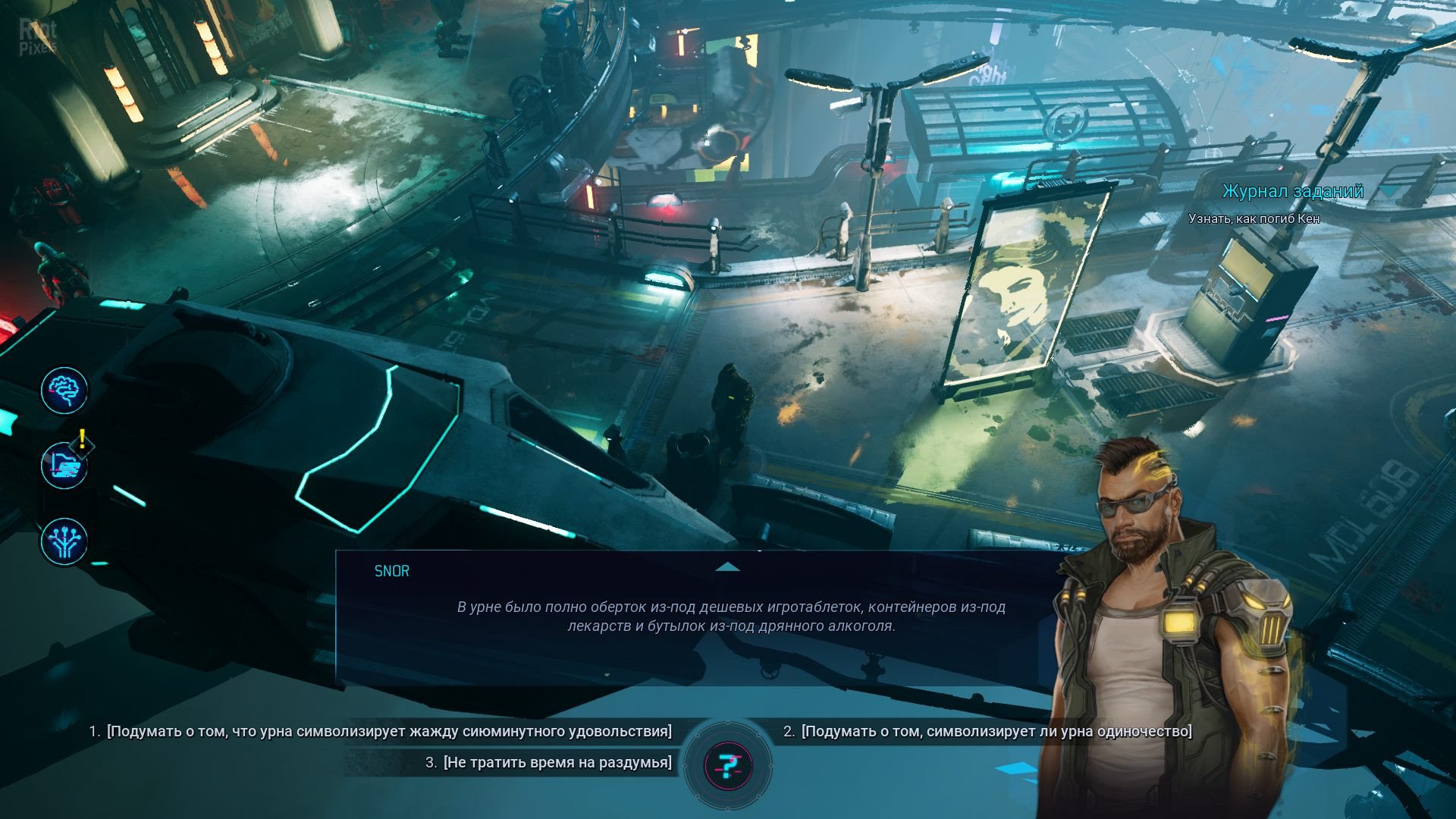Select the quest objective "Узнать, как погиб Кен"
1456x819 pixels.
[1254, 219]
